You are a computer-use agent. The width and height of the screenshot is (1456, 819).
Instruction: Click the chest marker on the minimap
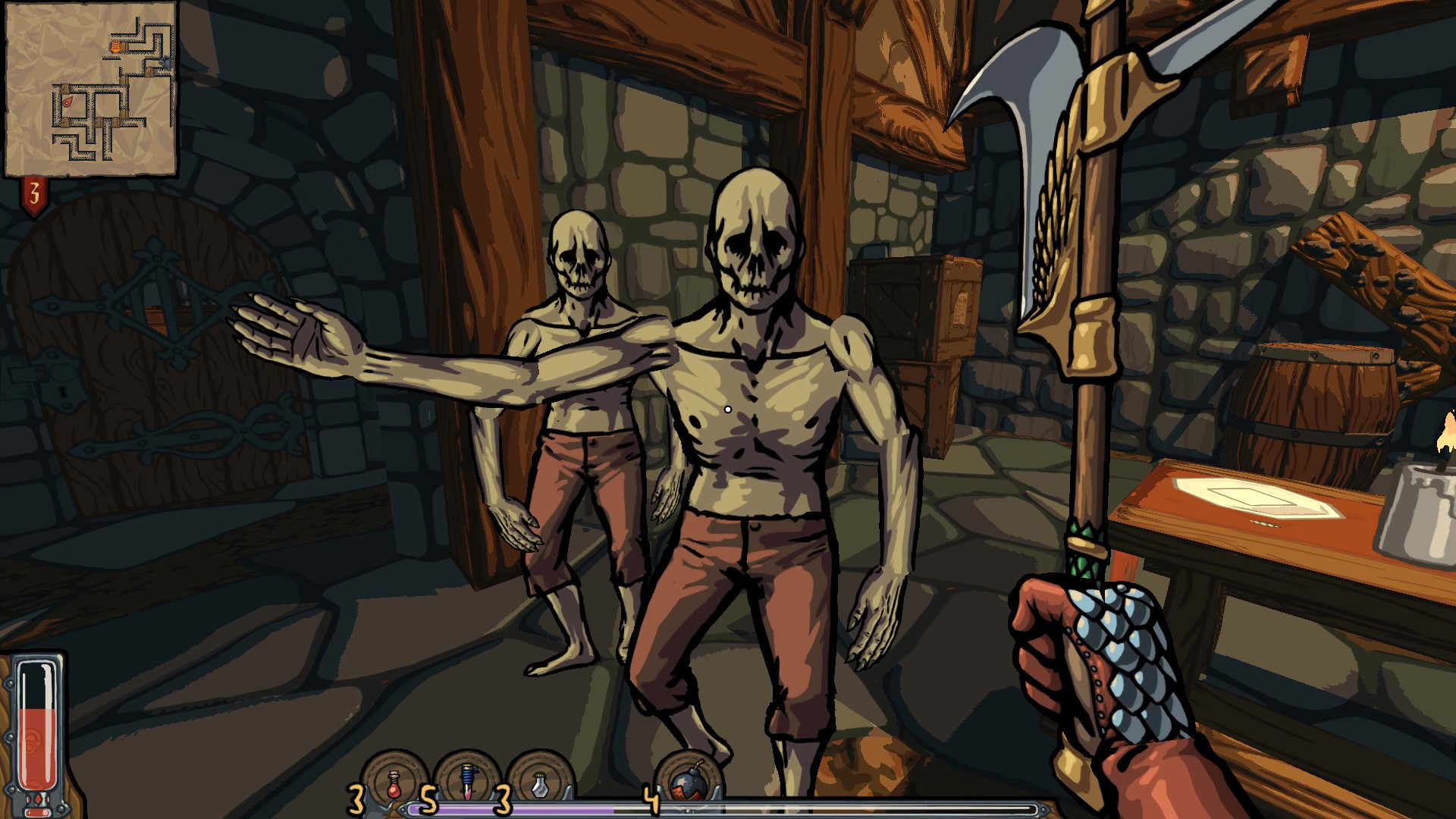(x=165, y=62)
